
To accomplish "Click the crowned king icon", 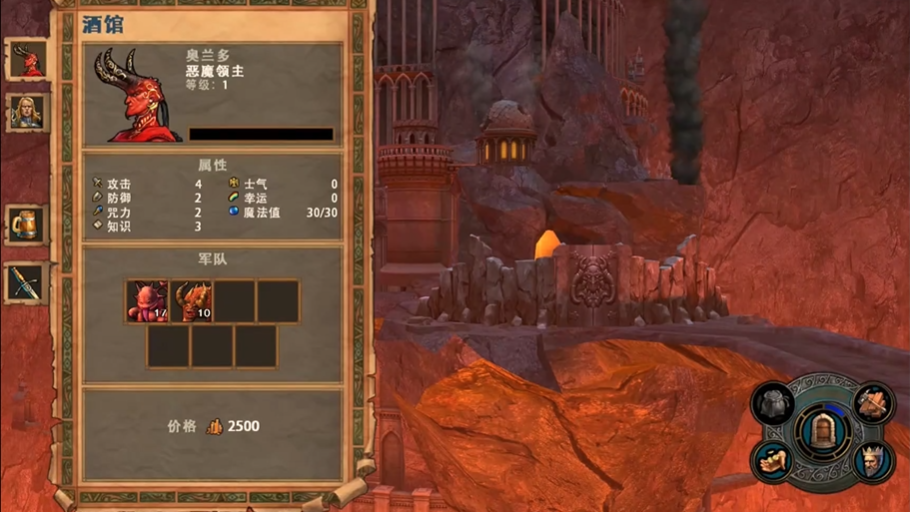I will point(874,461).
